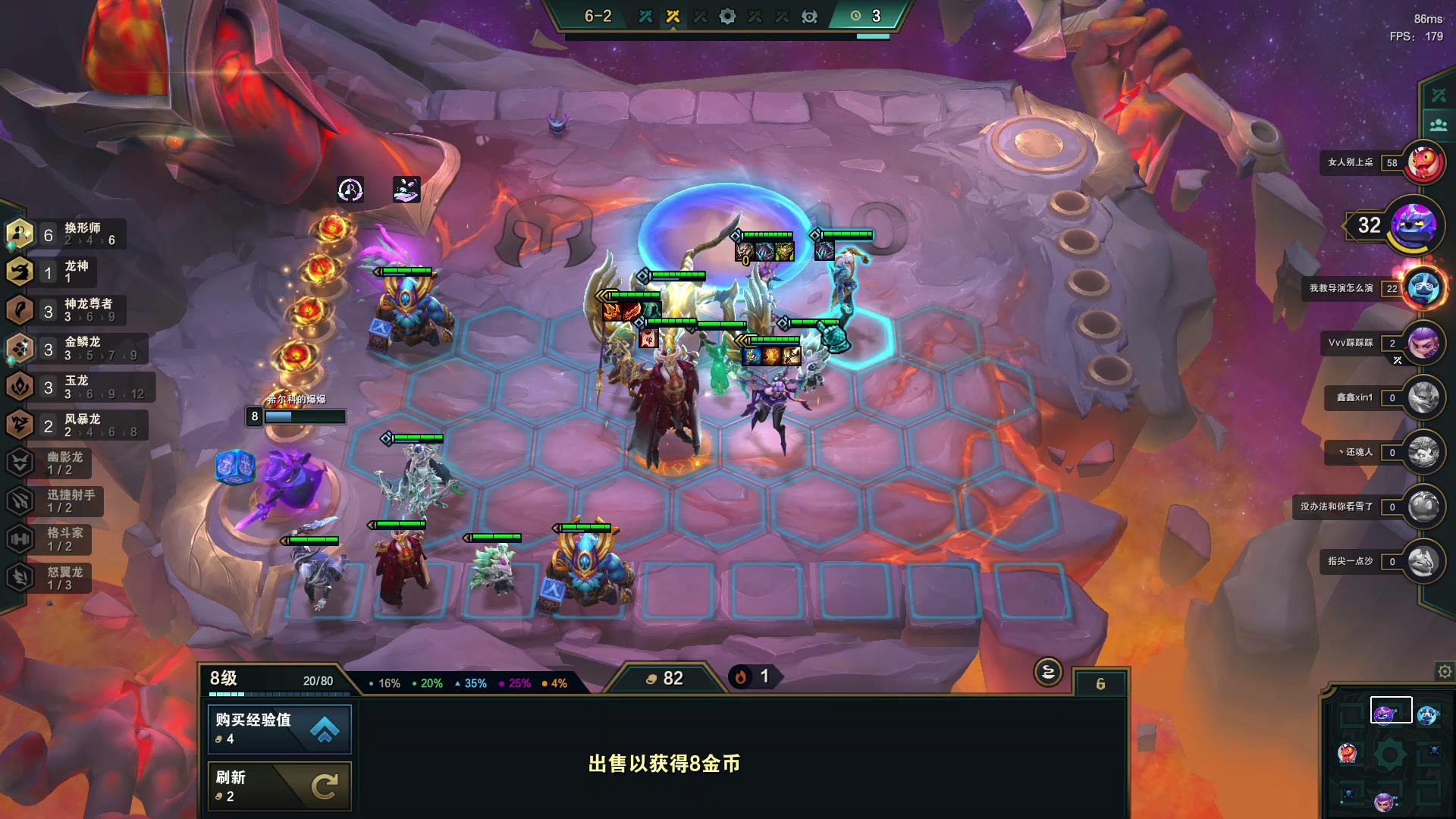The image size is (1456, 819).
Task: Buy experience with the 购买经验值 button
Action: click(x=279, y=728)
